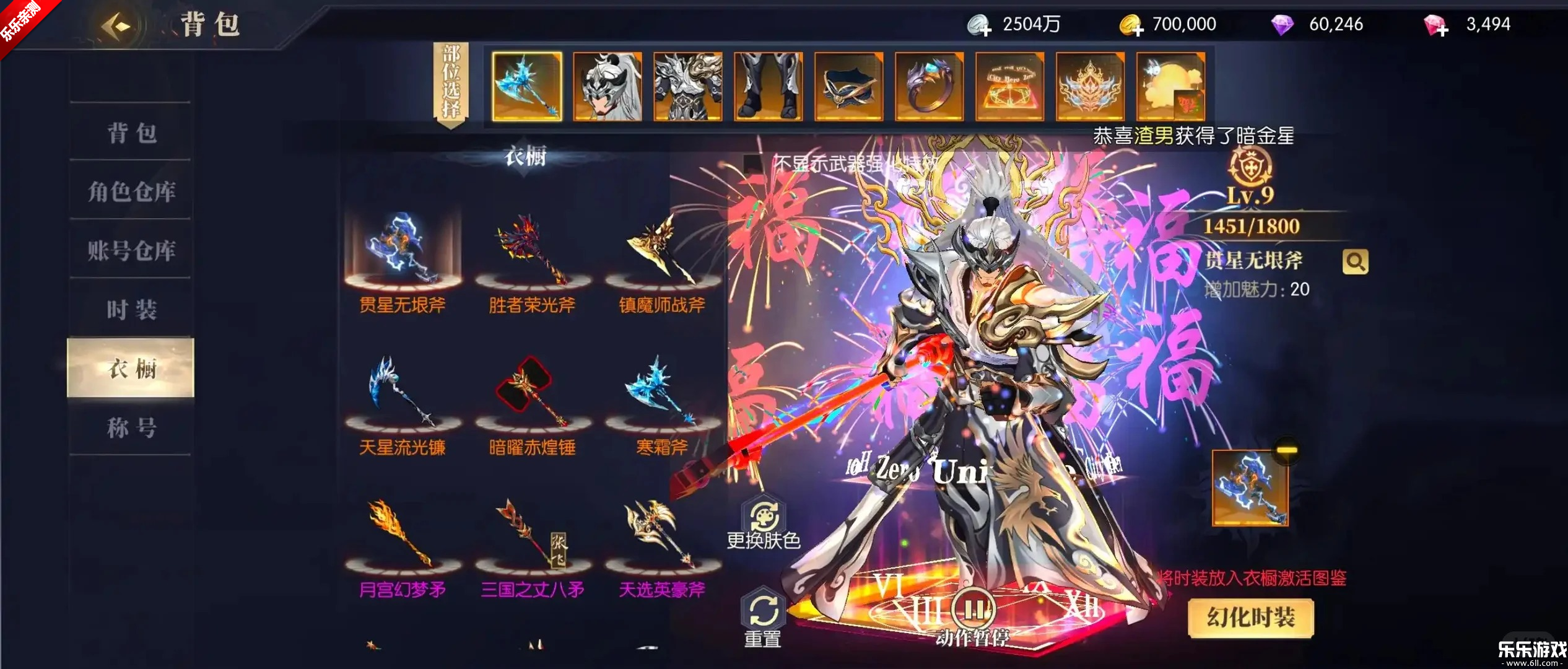The width and height of the screenshot is (1568, 669).
Task: Confirm with the 幻化时装 button
Action: tap(1250, 618)
